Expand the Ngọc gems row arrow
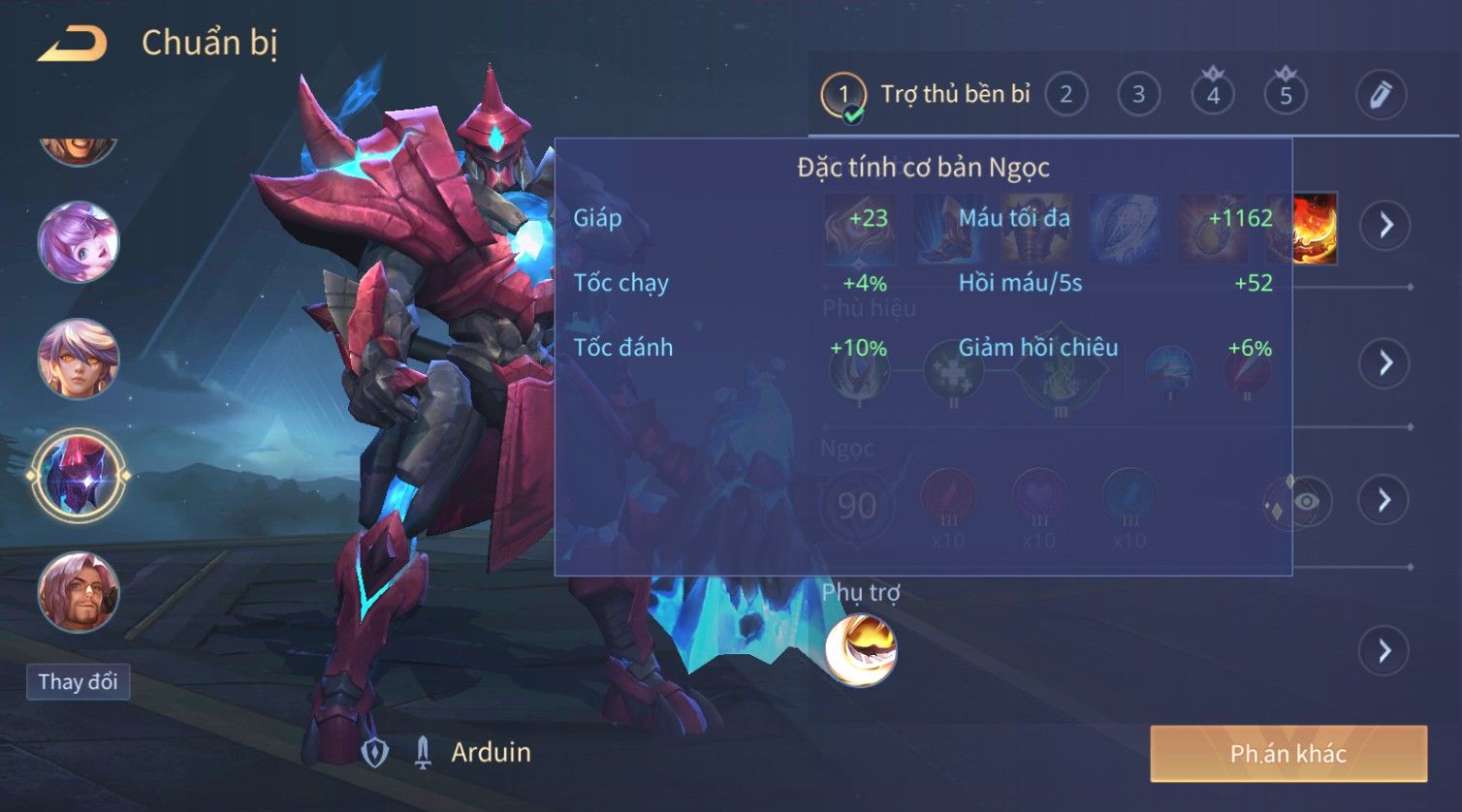1462x812 pixels. tap(1384, 500)
